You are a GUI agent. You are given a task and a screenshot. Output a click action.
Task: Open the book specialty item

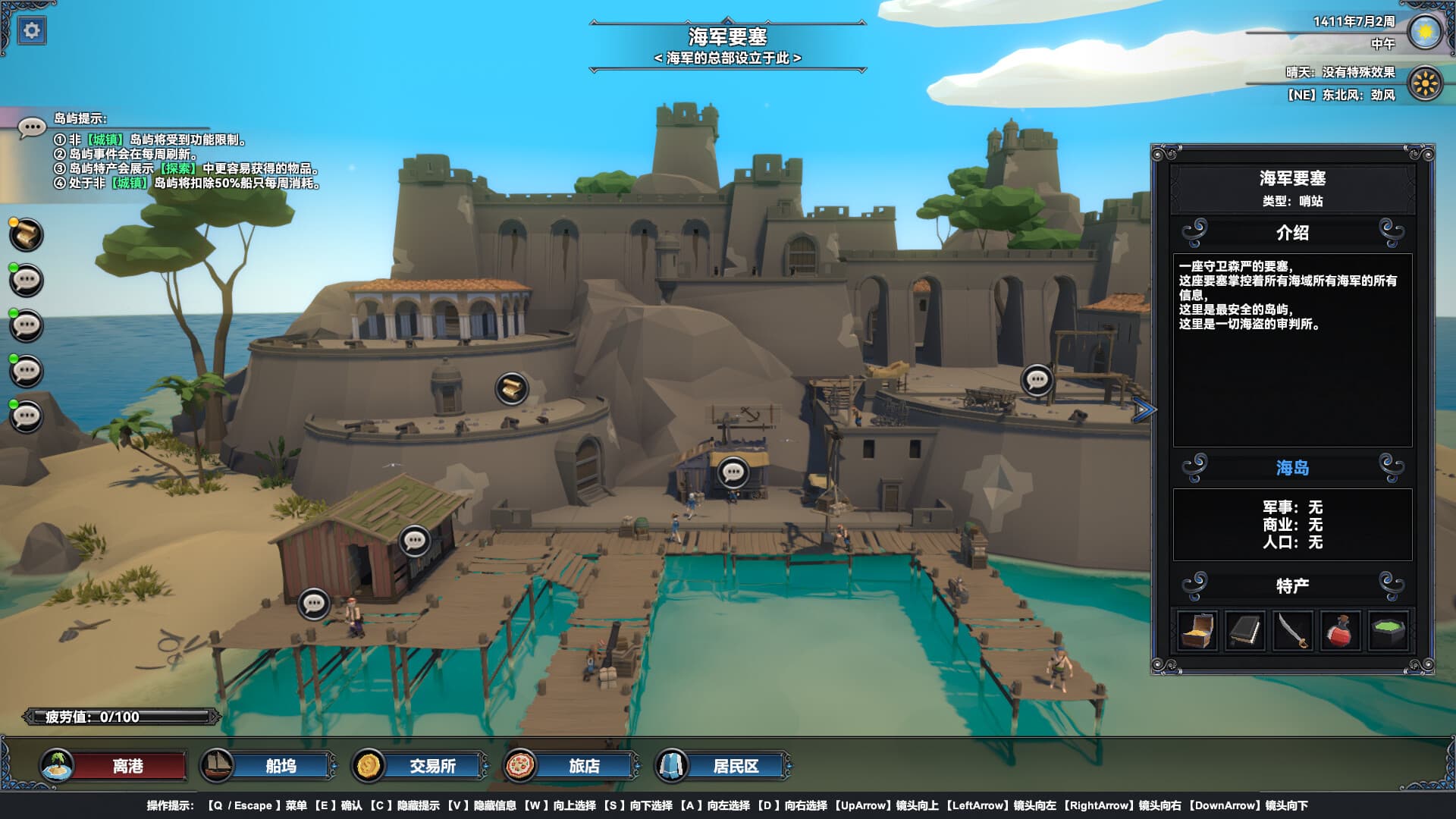(1245, 632)
